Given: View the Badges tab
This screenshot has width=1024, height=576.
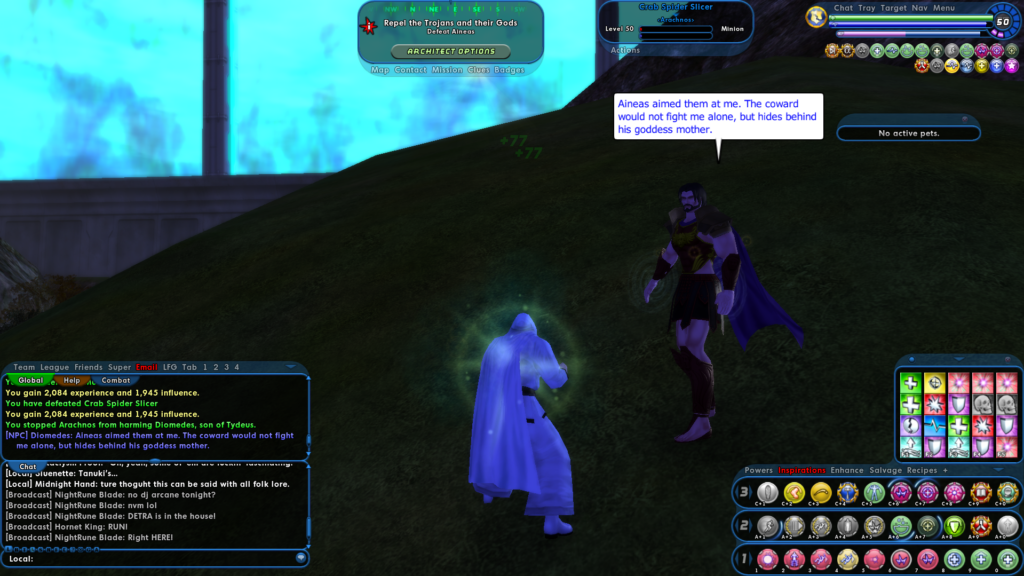Looking at the screenshot, I should [510, 70].
